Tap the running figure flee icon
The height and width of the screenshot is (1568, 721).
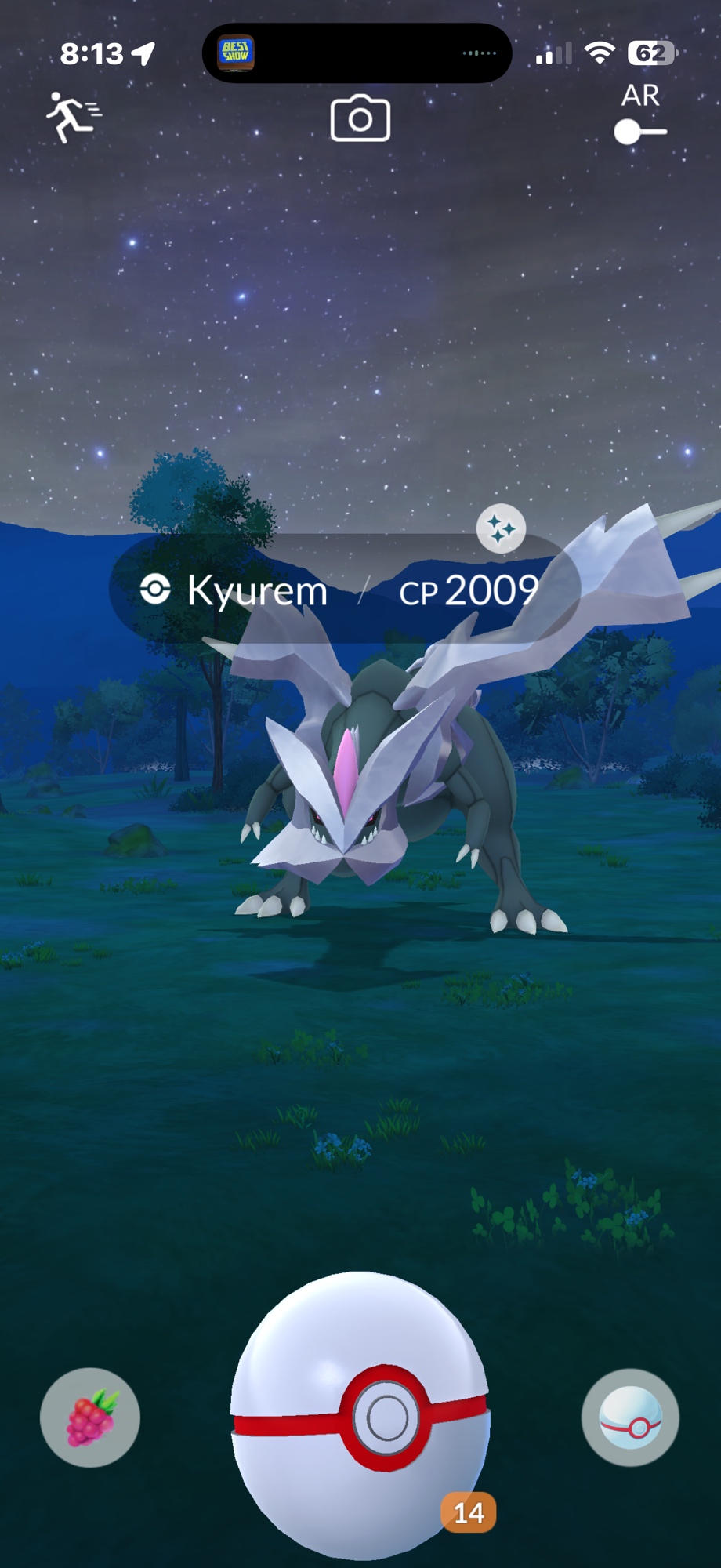point(73,117)
